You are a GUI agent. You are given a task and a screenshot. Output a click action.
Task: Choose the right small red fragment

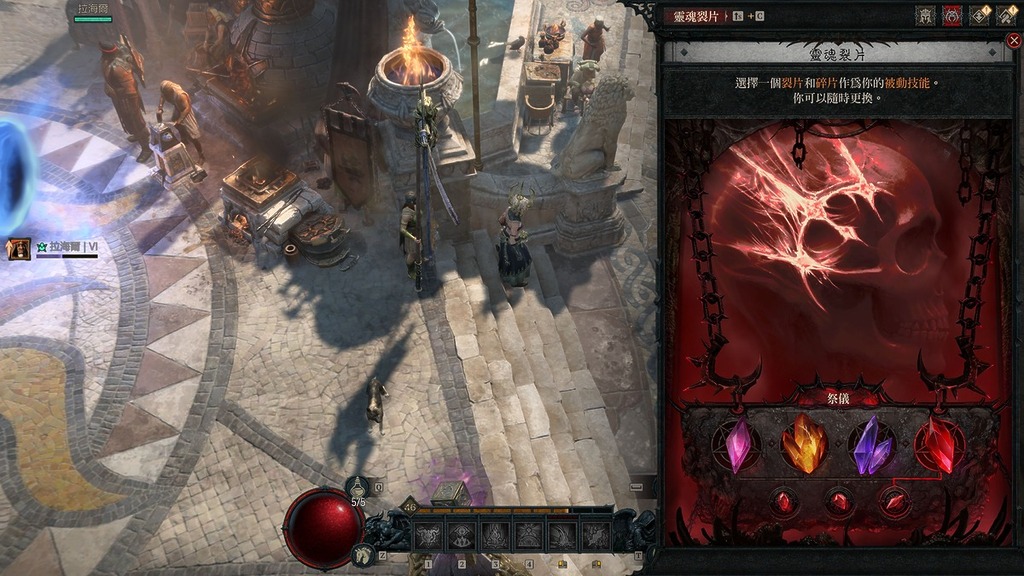pos(894,501)
